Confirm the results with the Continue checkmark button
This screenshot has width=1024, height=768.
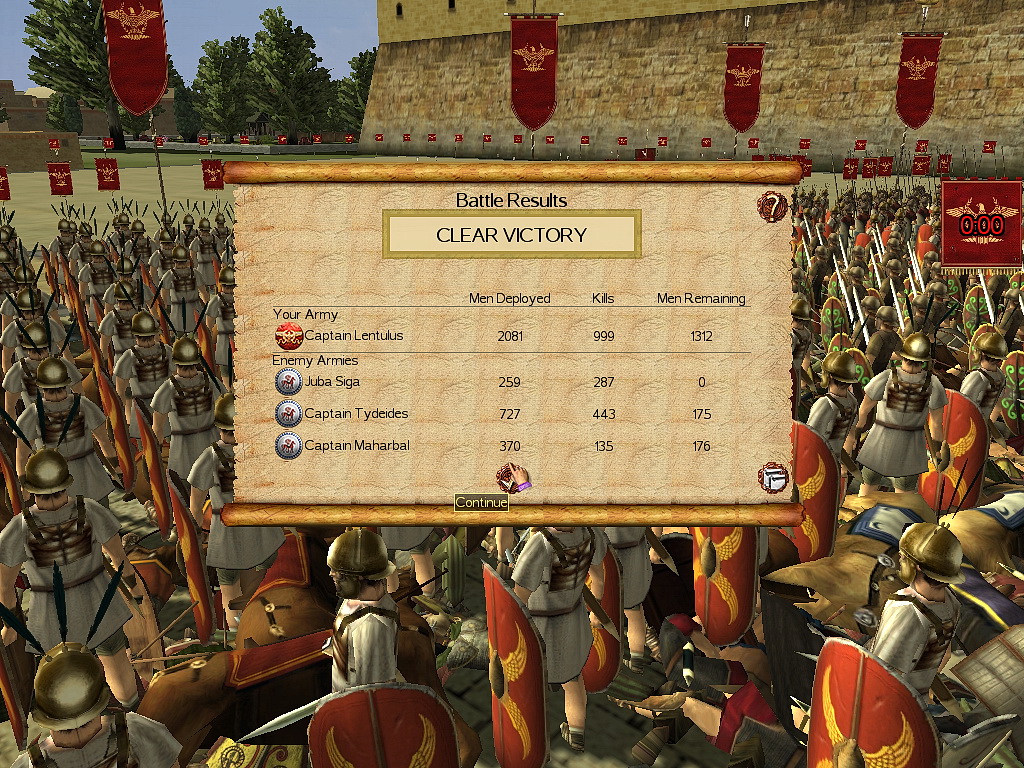(x=512, y=478)
